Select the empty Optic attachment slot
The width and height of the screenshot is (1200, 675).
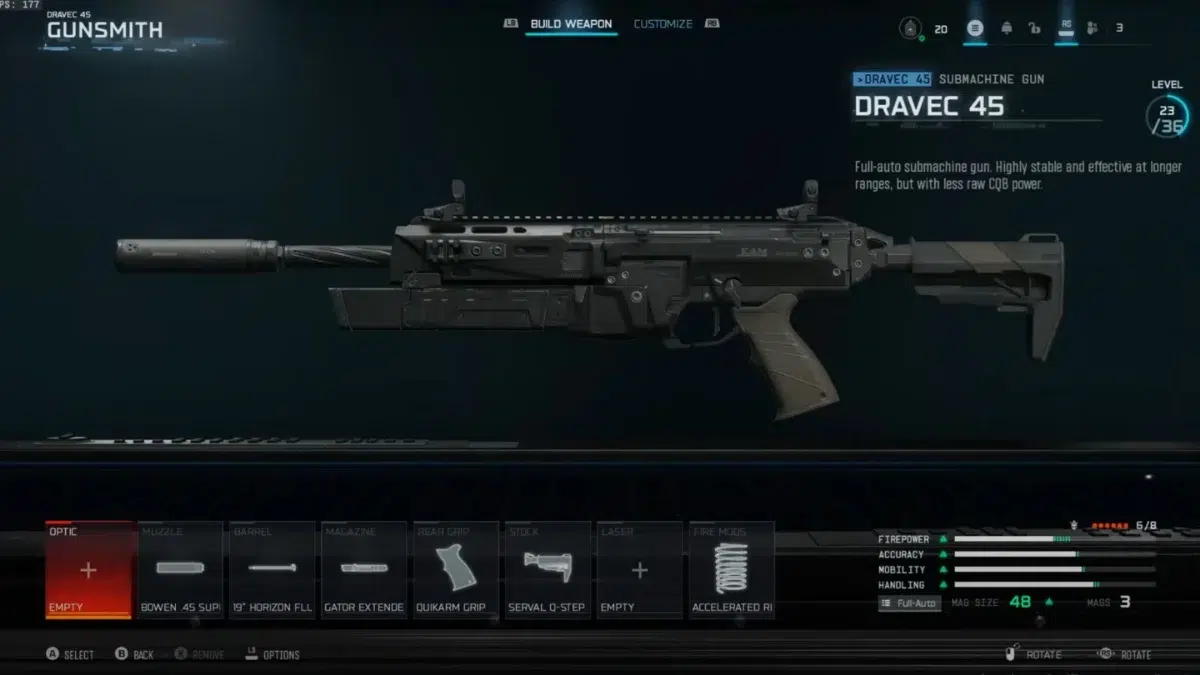pos(88,570)
